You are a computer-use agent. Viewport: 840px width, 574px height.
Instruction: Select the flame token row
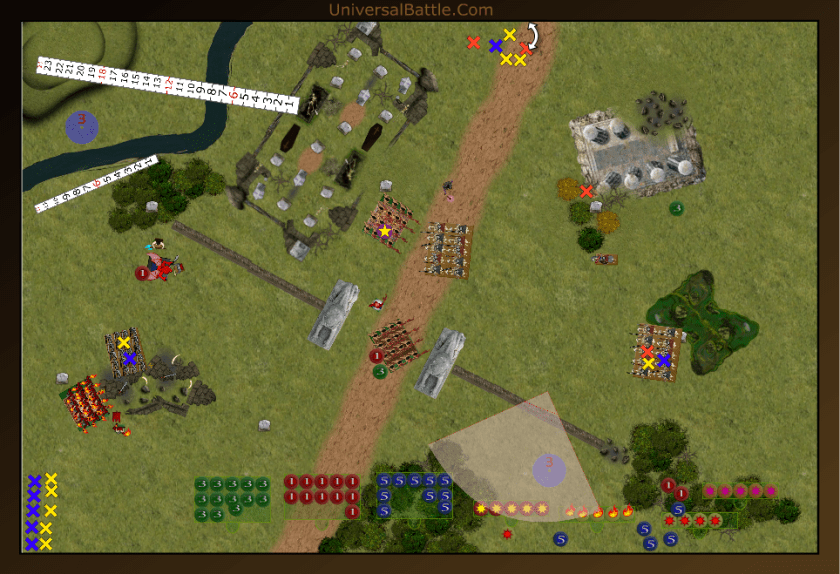pos(601,512)
